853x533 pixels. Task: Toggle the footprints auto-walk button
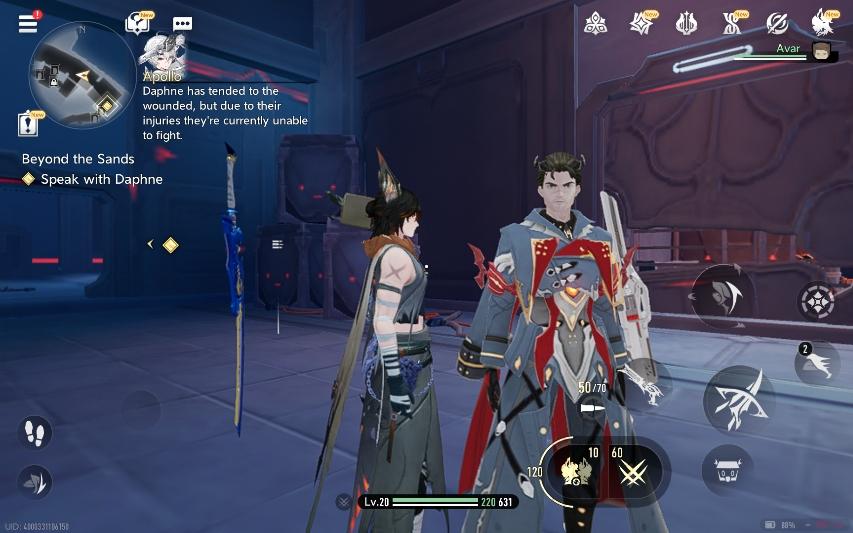[x=34, y=433]
